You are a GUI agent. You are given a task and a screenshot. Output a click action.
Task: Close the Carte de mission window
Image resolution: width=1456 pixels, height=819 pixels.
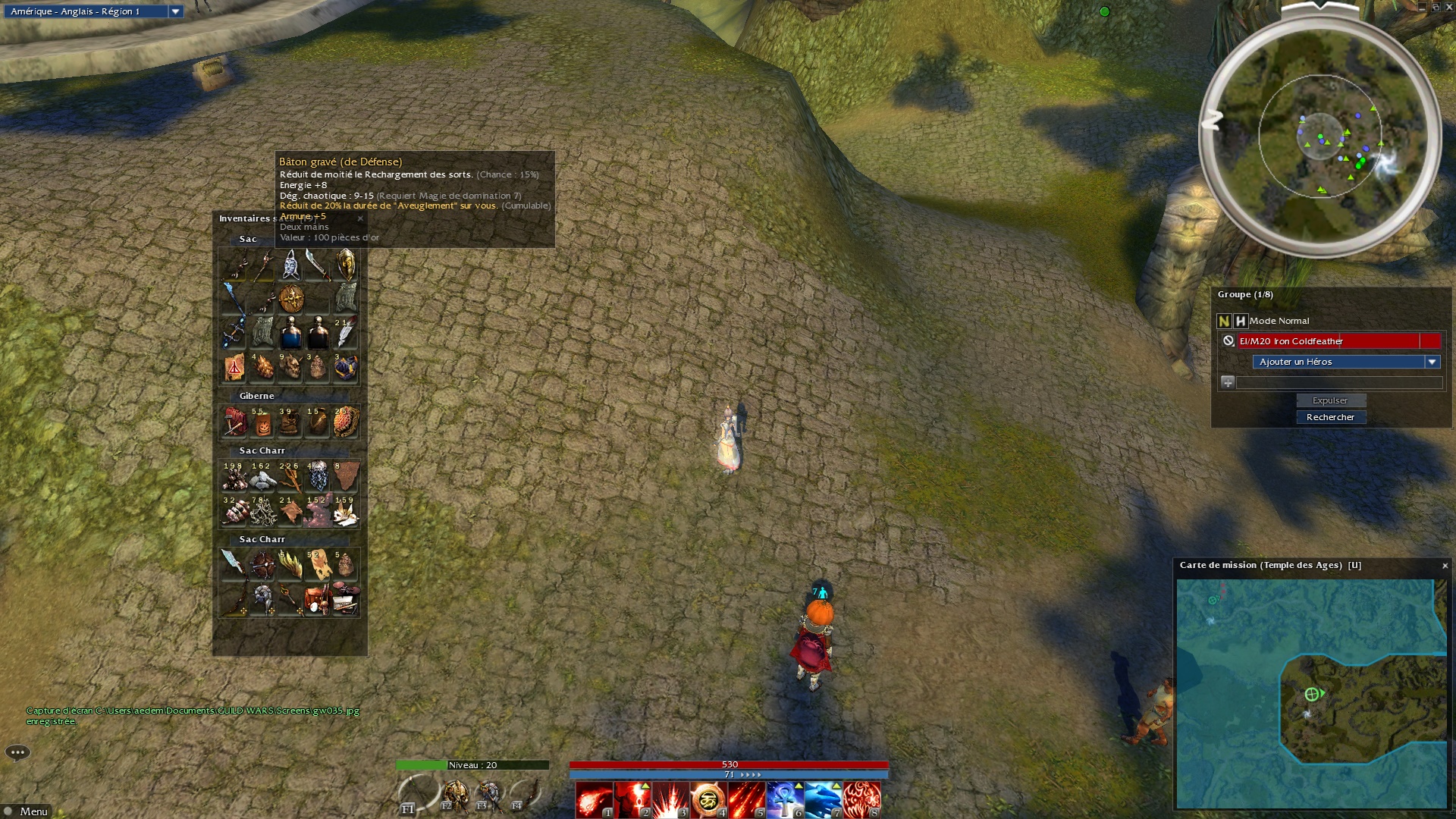(1445, 566)
